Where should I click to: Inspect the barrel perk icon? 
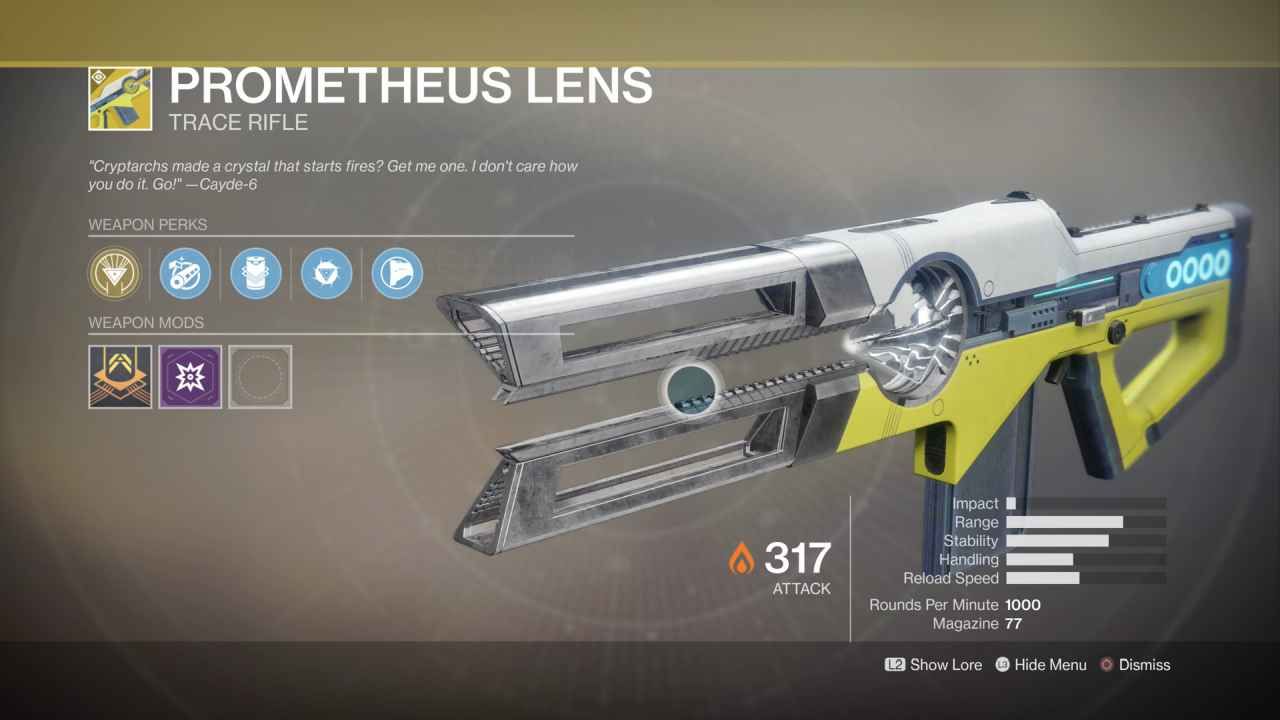(186, 273)
